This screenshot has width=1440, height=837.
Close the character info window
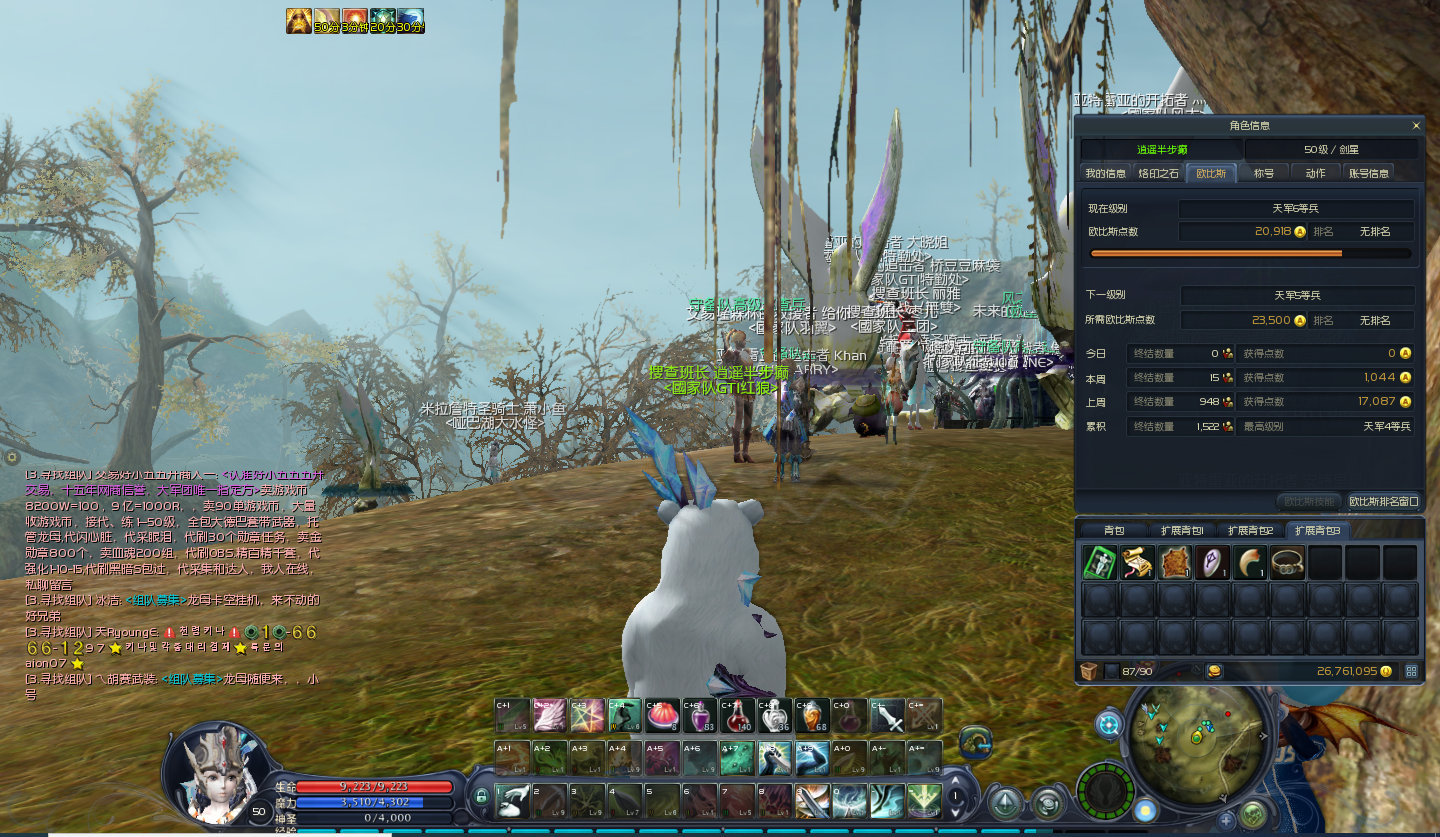coord(1416,126)
